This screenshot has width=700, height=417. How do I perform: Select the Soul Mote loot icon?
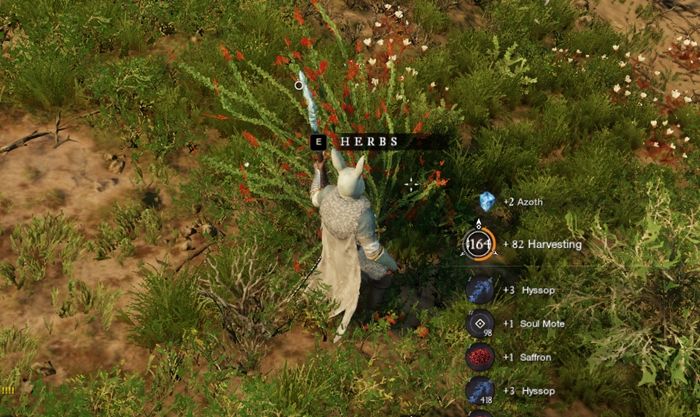[480, 323]
